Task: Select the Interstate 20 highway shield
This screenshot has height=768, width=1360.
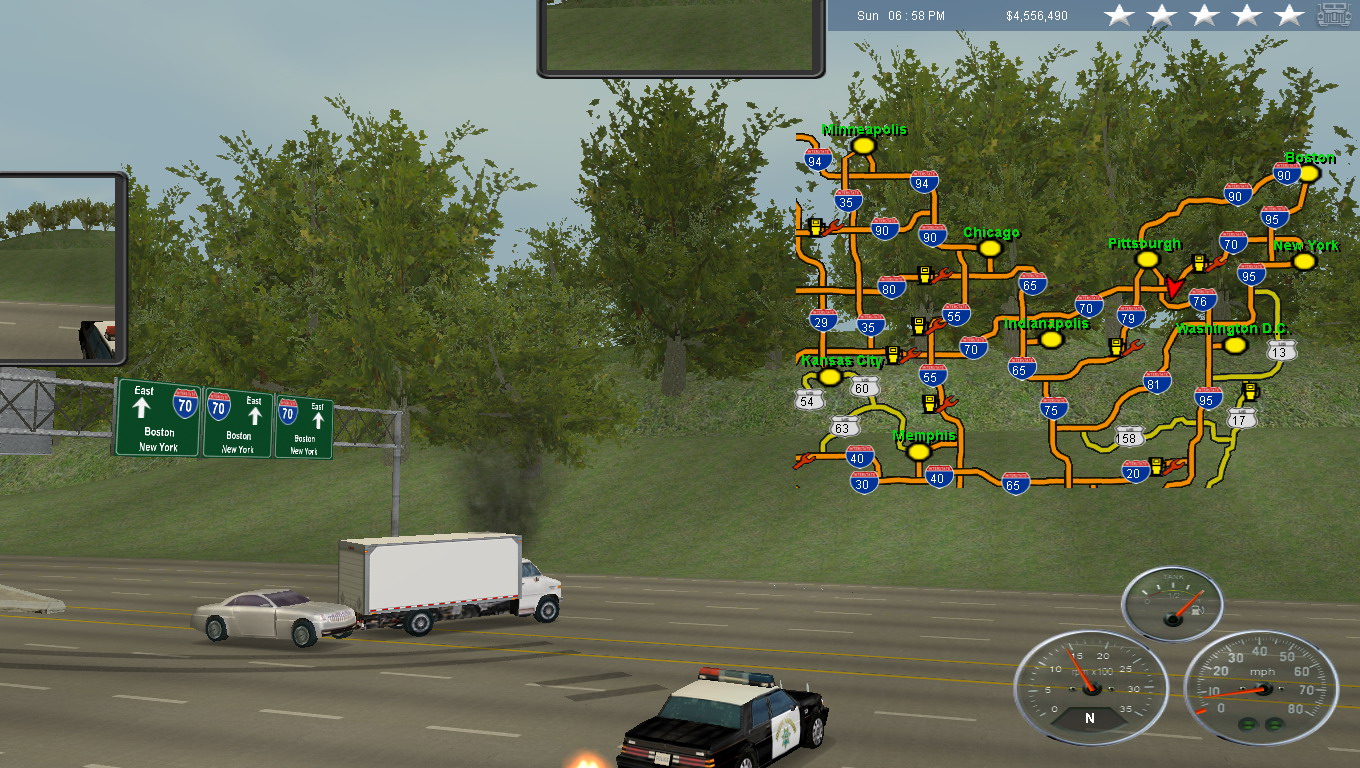Action: click(1134, 472)
